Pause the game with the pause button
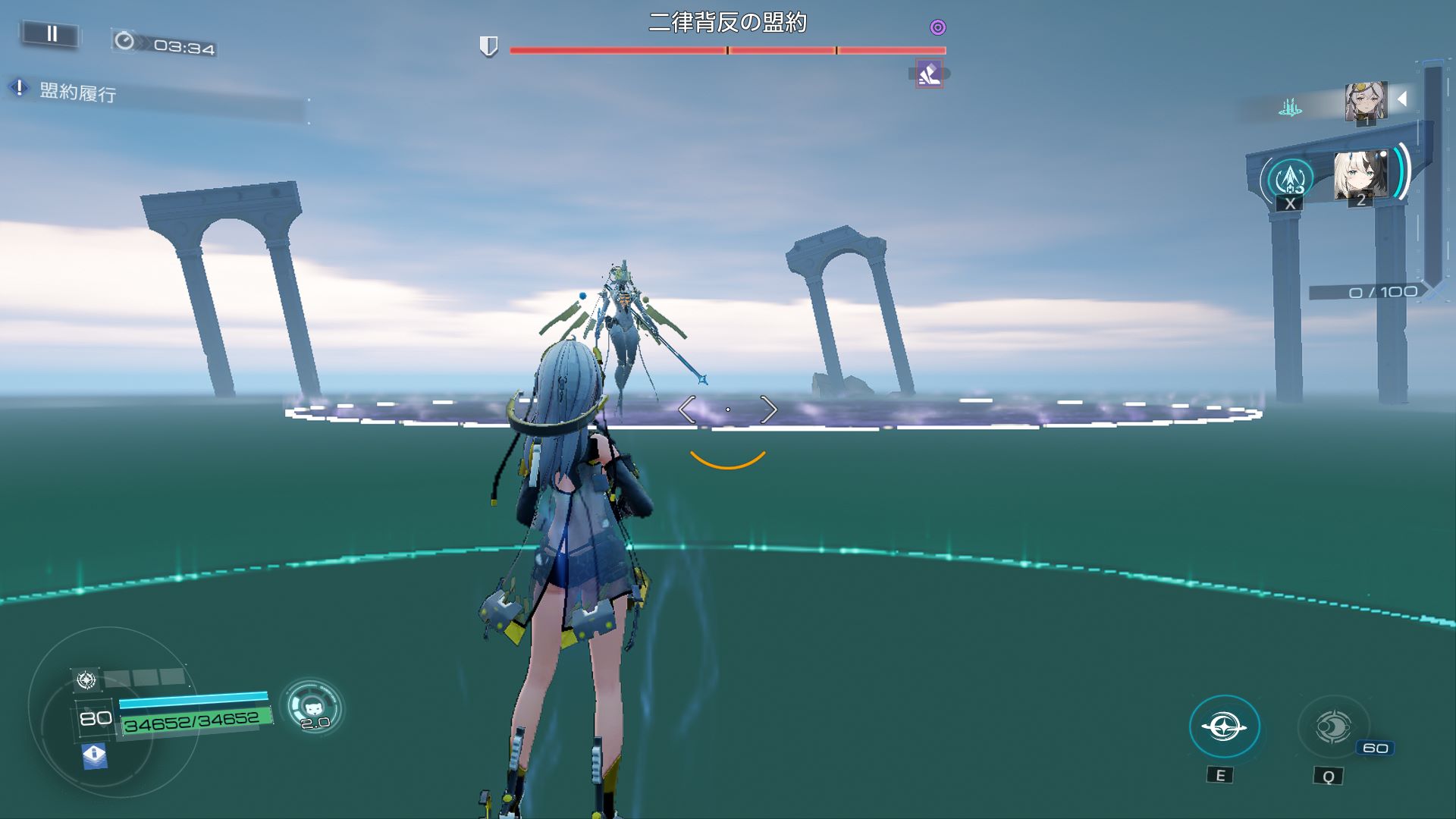Viewport: 1456px width, 819px height. tap(52, 34)
